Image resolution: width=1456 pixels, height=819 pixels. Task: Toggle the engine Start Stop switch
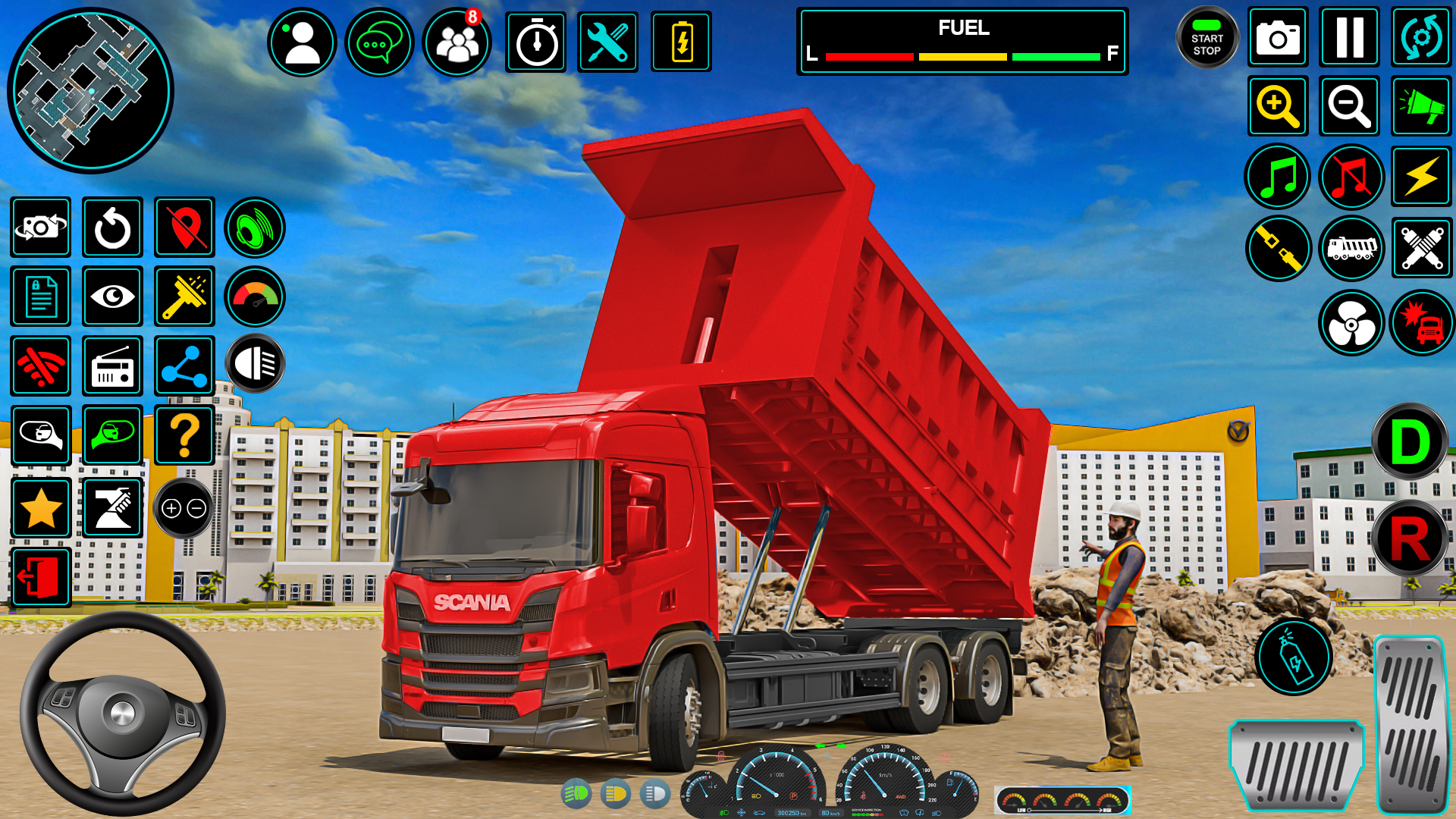click(x=1207, y=39)
